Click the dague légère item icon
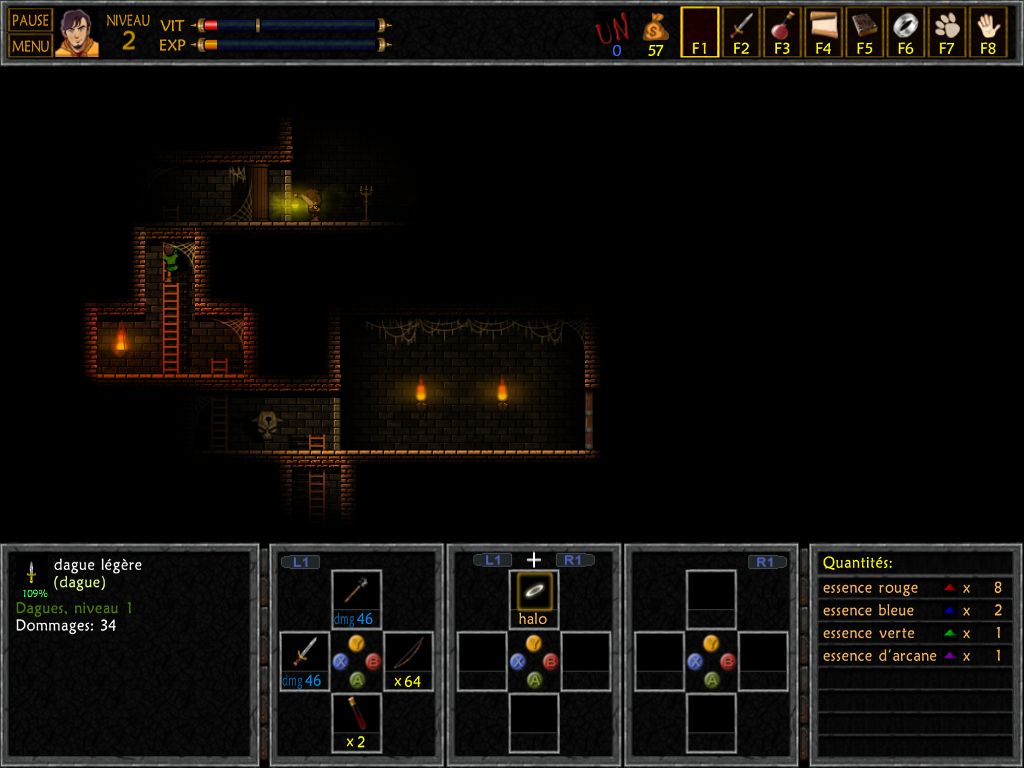This screenshot has width=1024, height=768. coord(31,573)
